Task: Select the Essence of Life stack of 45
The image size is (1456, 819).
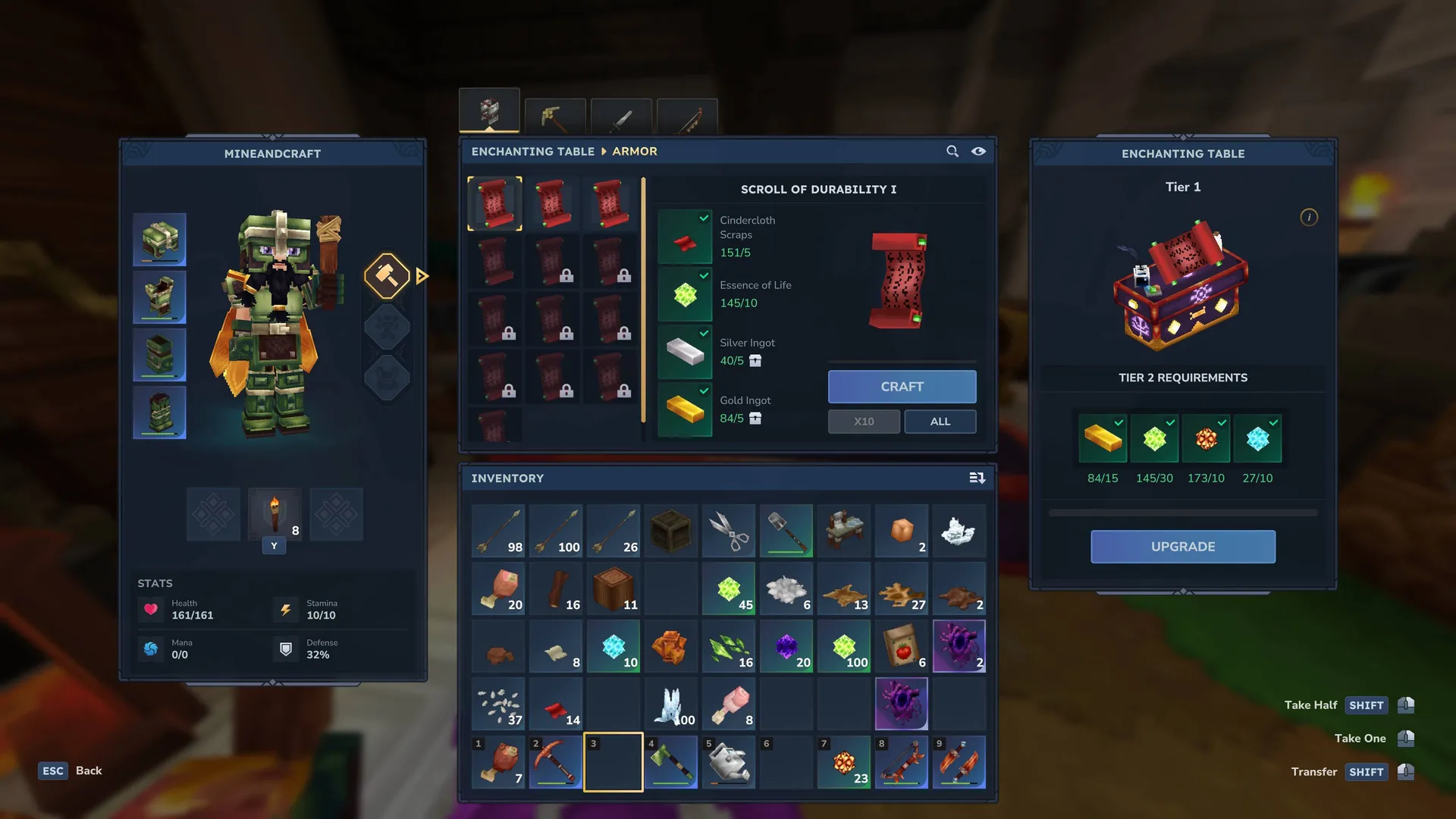Action: (x=729, y=589)
